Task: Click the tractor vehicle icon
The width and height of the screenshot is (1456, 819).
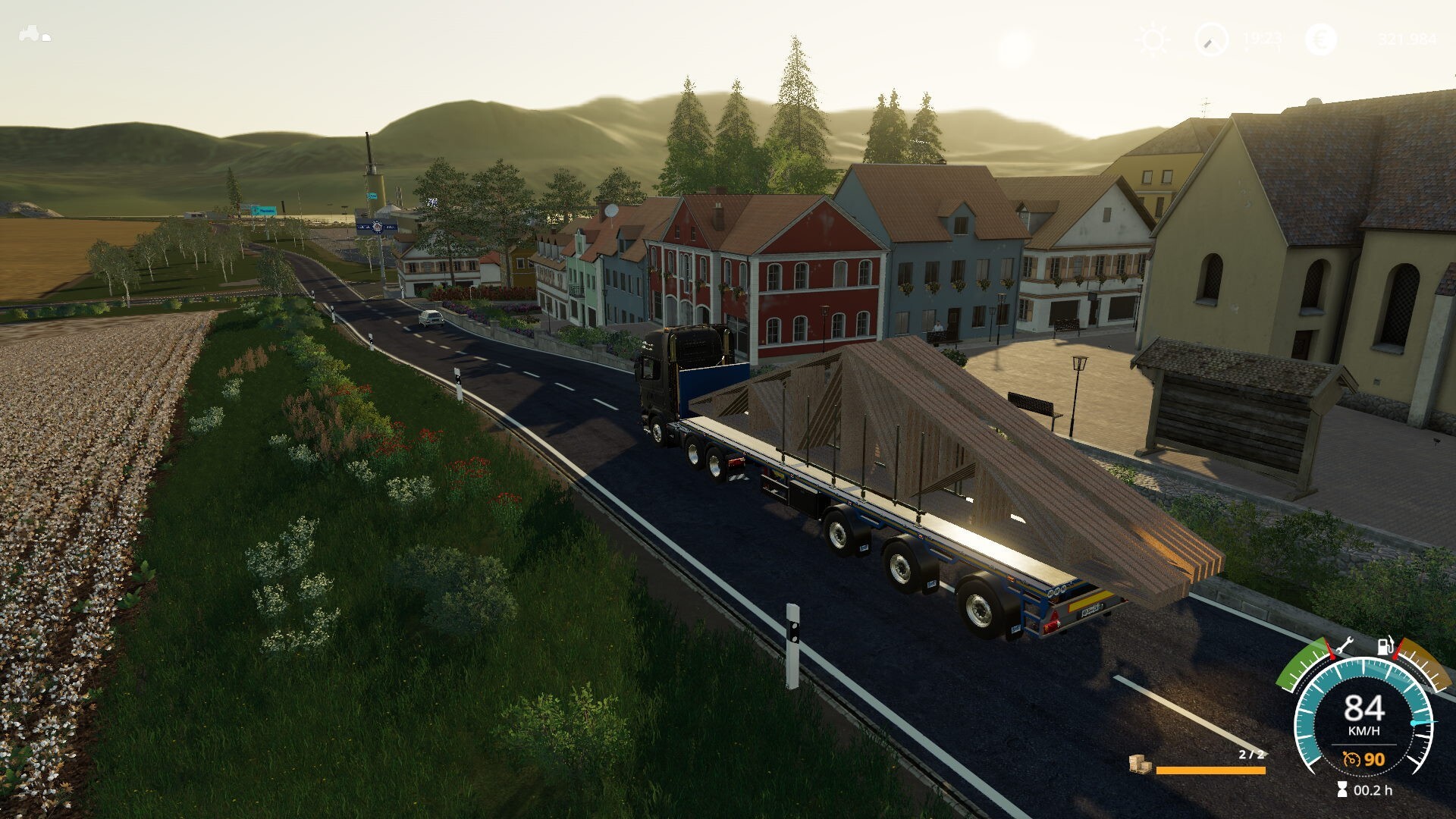Action: click(35, 34)
